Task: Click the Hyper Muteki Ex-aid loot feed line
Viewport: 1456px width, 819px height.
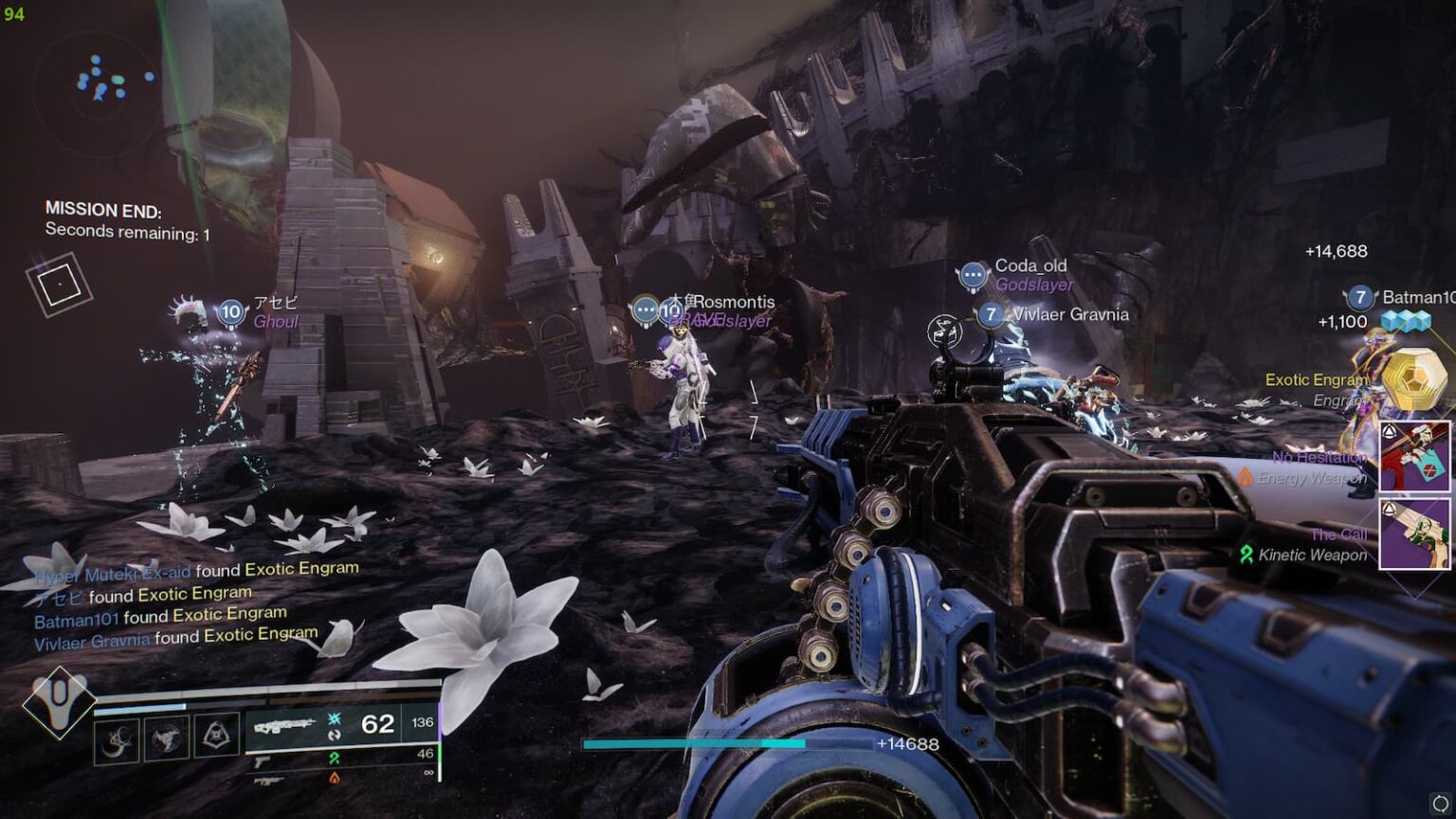Action: click(195, 571)
